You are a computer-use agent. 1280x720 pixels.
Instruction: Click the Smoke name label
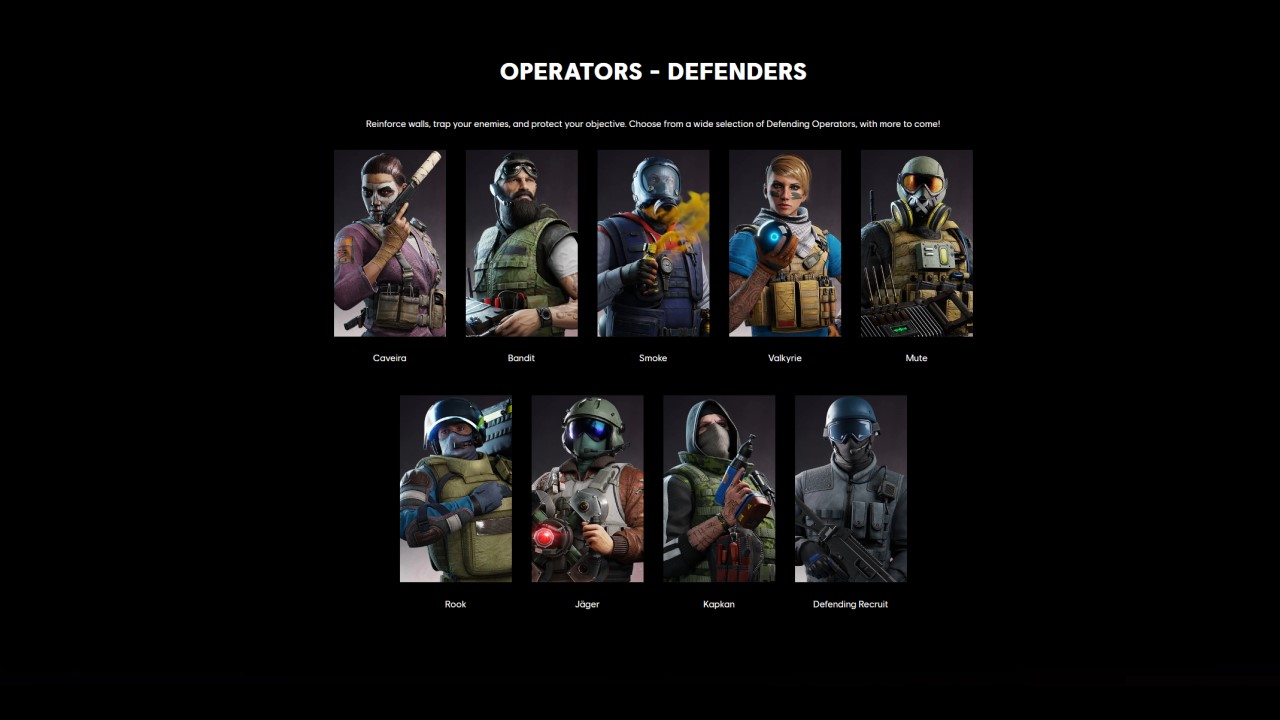[653, 358]
